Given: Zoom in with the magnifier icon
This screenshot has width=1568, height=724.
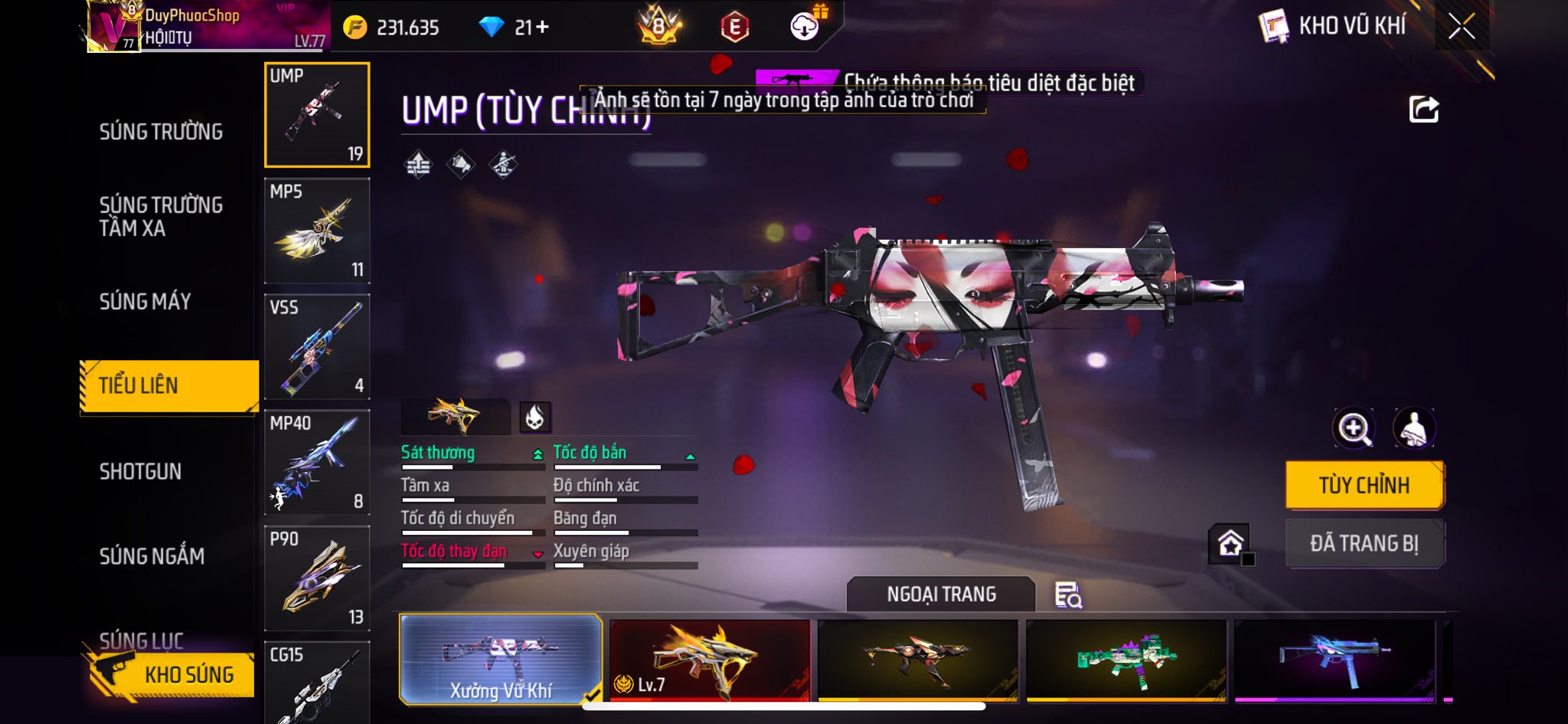Looking at the screenshot, I should [1354, 428].
